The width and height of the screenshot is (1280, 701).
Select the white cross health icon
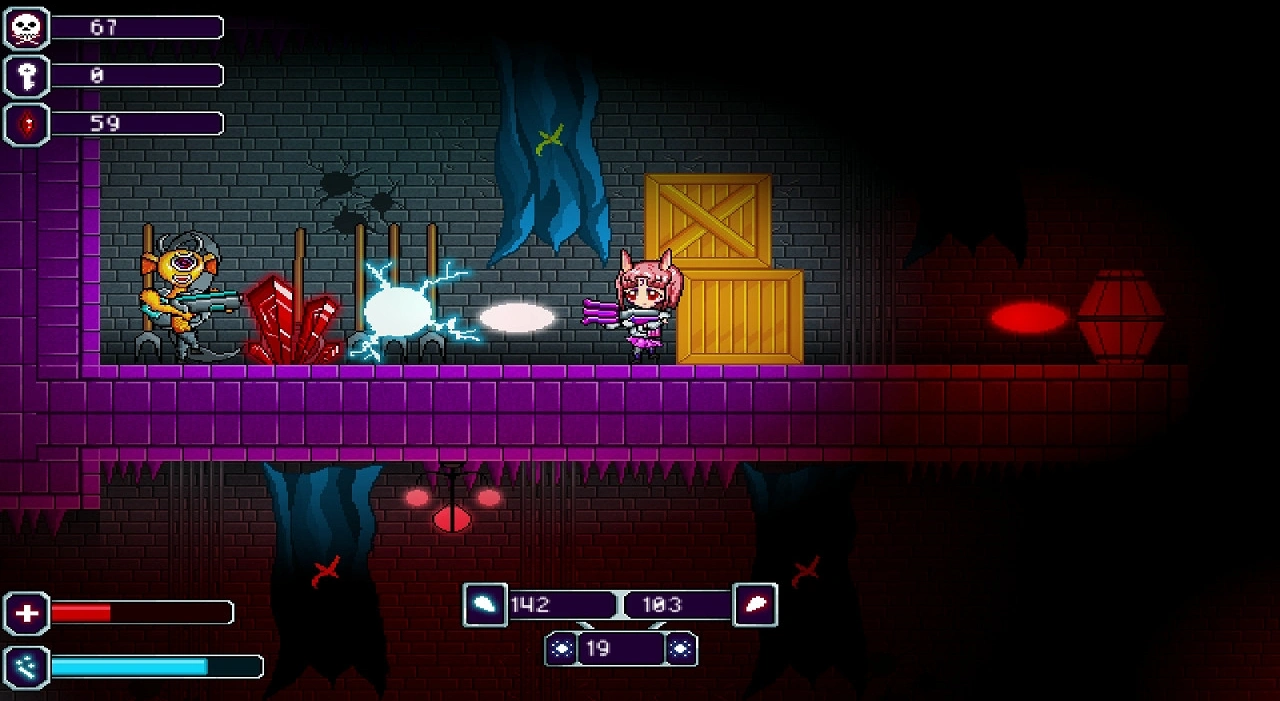click(27, 613)
